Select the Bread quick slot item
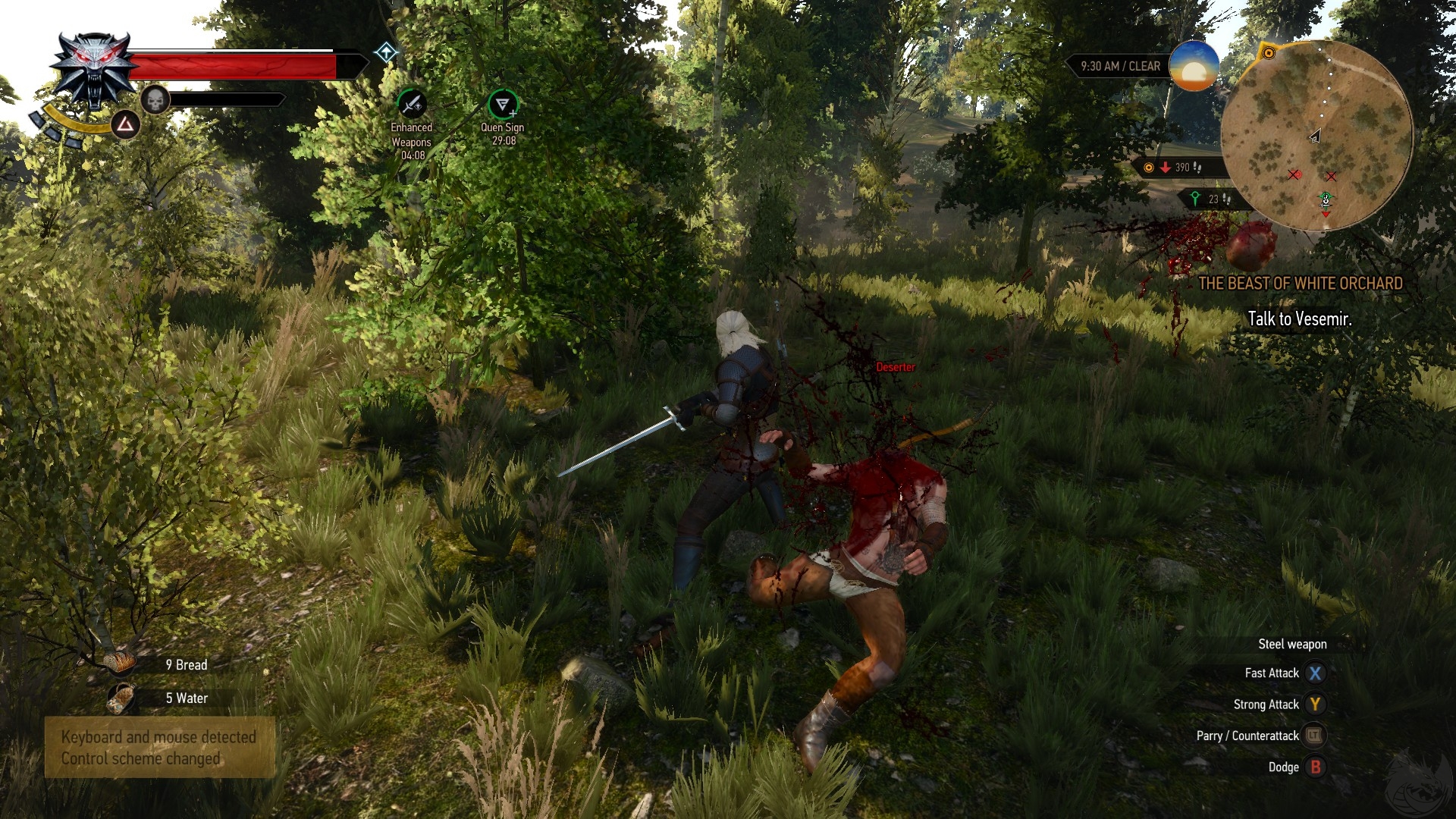 click(x=119, y=664)
